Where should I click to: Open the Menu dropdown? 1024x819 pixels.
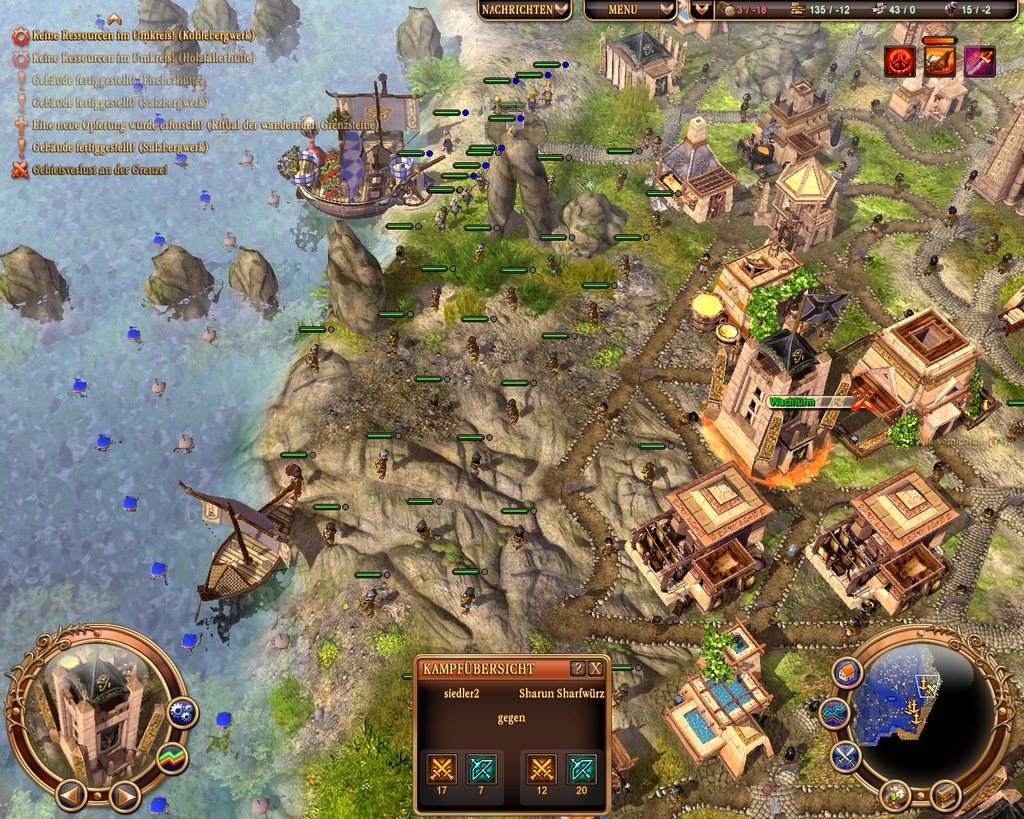[630, 10]
